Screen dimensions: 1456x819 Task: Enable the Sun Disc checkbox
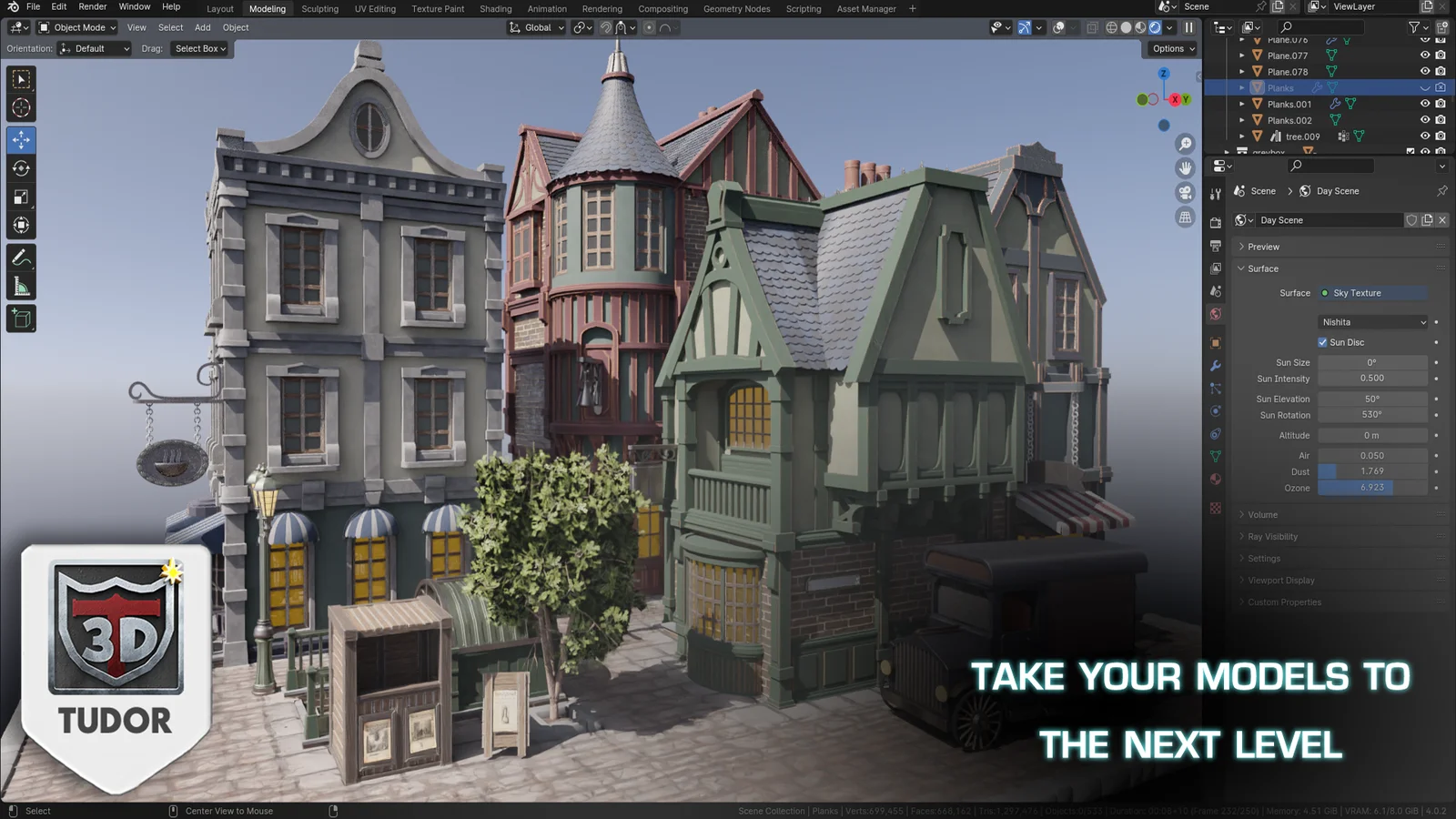click(1322, 341)
